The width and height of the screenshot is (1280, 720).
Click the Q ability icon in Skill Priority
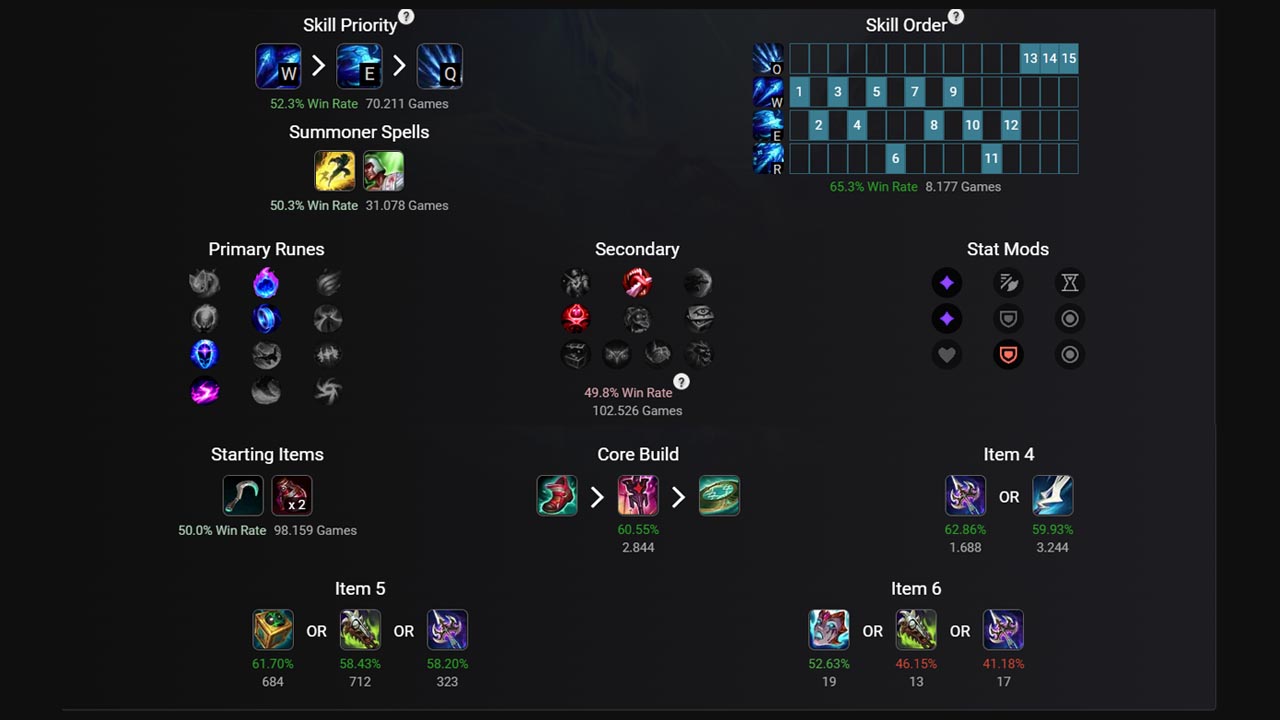(x=440, y=66)
